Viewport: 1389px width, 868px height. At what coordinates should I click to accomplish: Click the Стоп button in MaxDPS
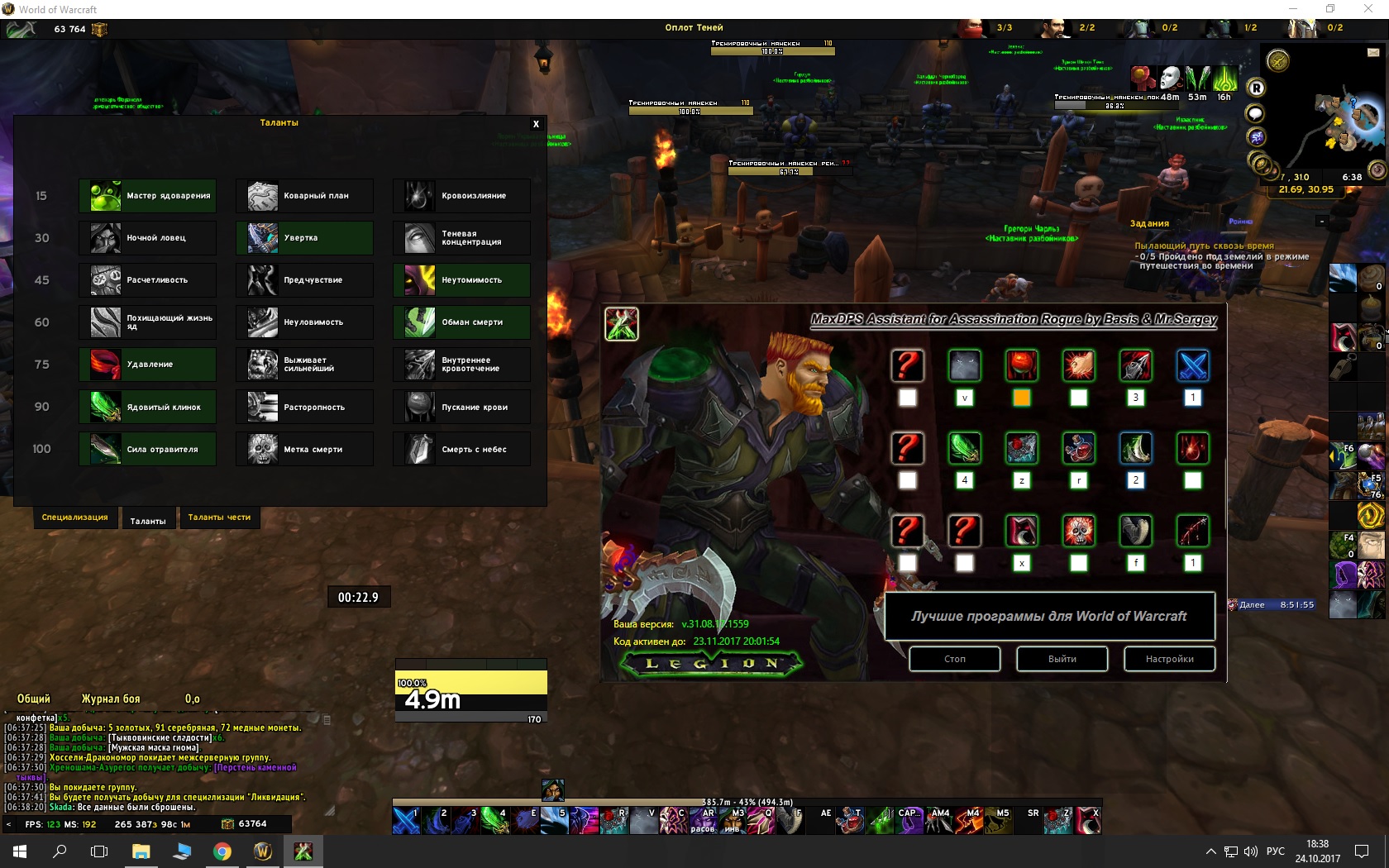coord(955,659)
